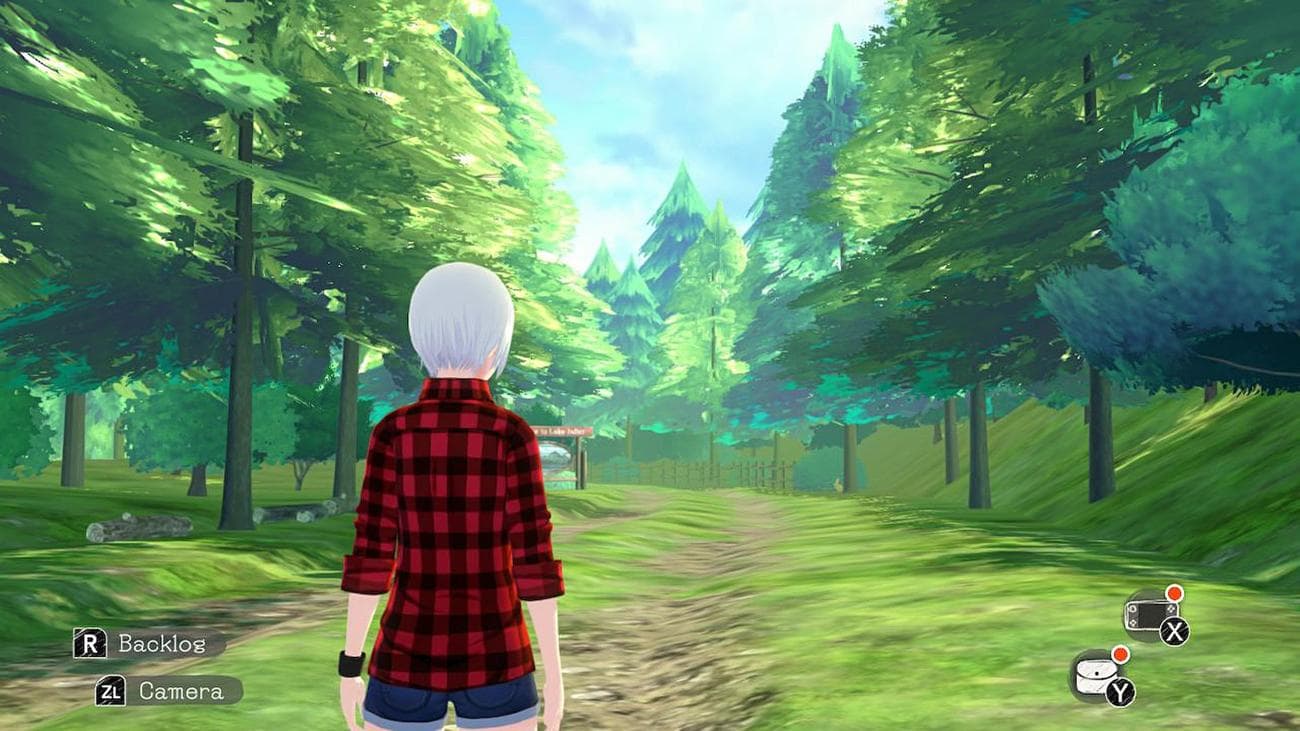This screenshot has height=731, width=1300.
Task: Open the Backlog
Action: pyautogui.click(x=148, y=644)
